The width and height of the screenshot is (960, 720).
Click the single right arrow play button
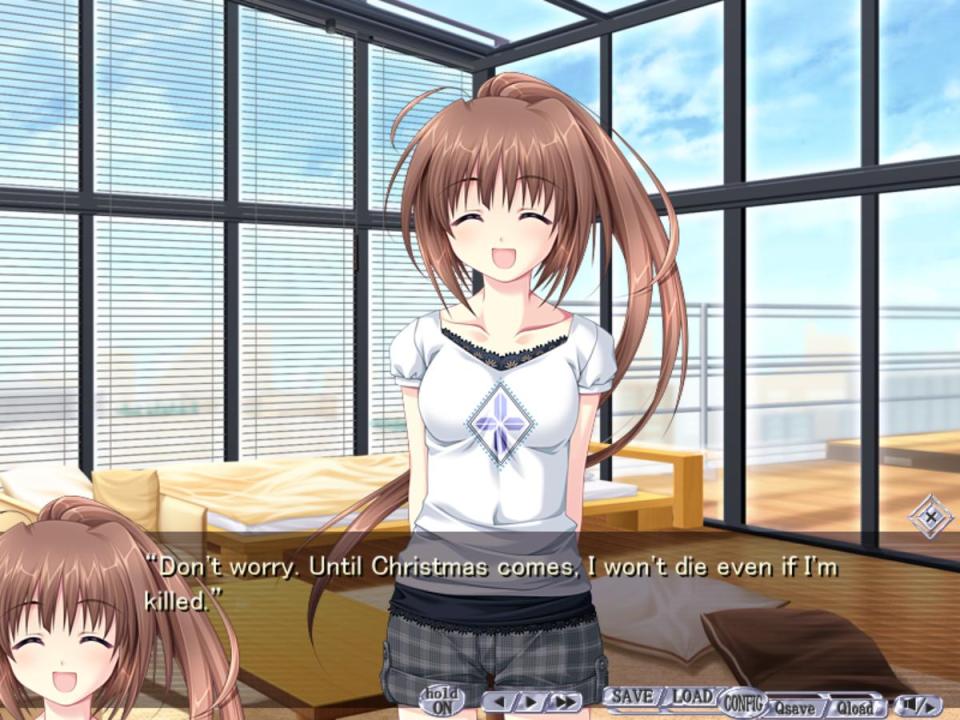(x=530, y=702)
